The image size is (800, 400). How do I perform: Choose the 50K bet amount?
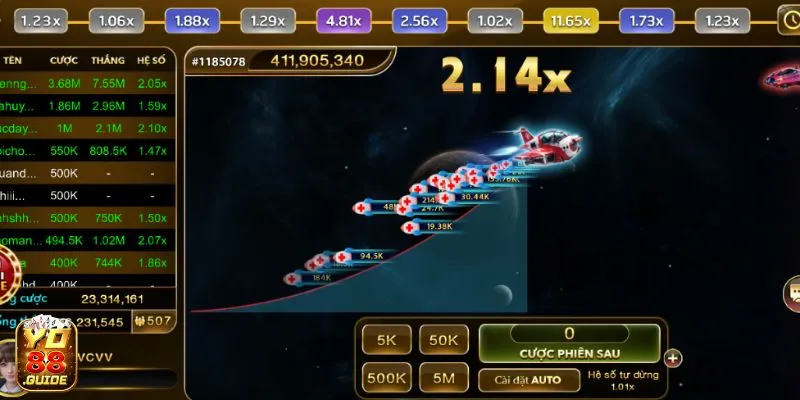(x=444, y=340)
